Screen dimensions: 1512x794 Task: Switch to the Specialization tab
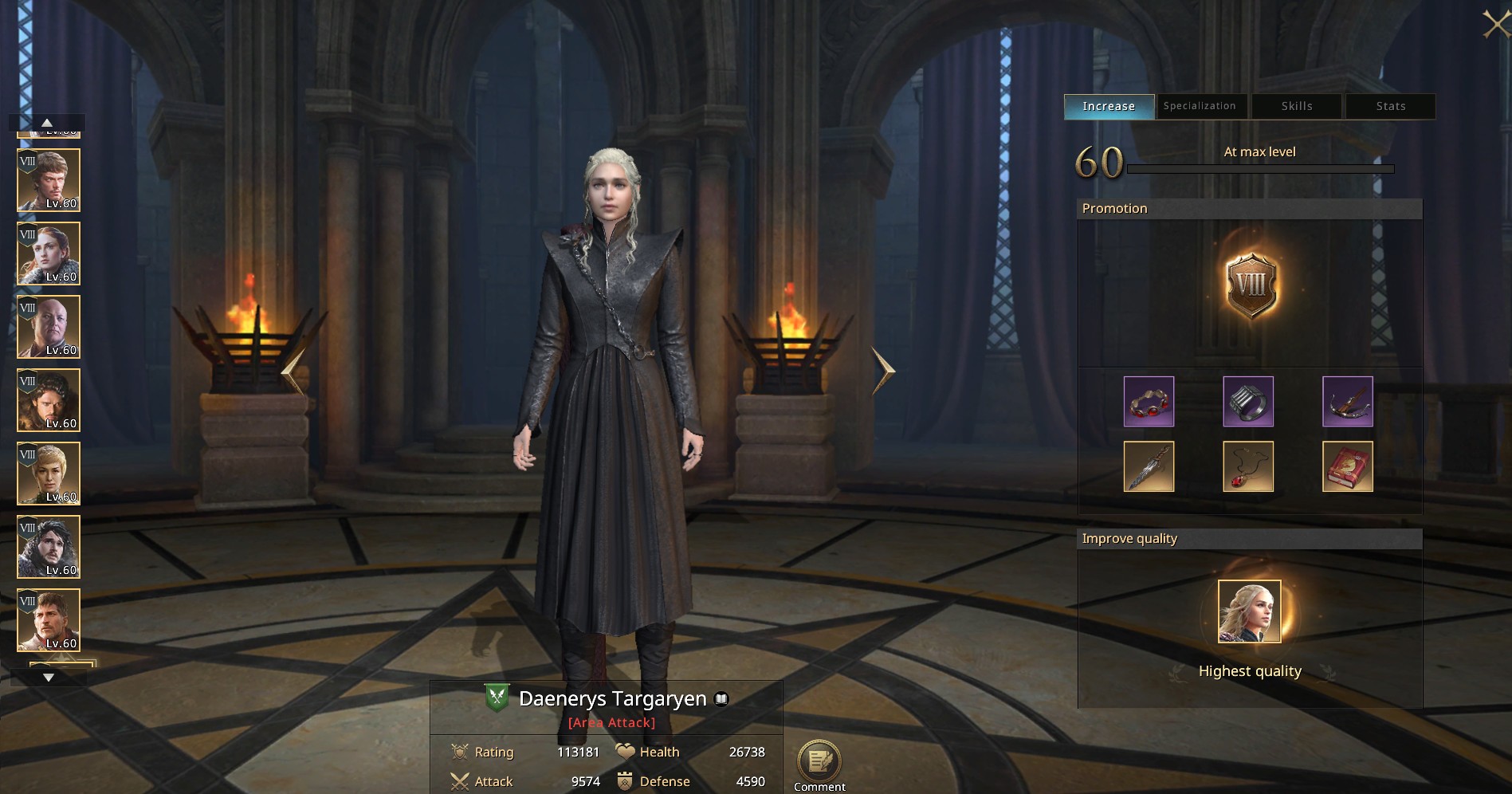click(x=1200, y=105)
